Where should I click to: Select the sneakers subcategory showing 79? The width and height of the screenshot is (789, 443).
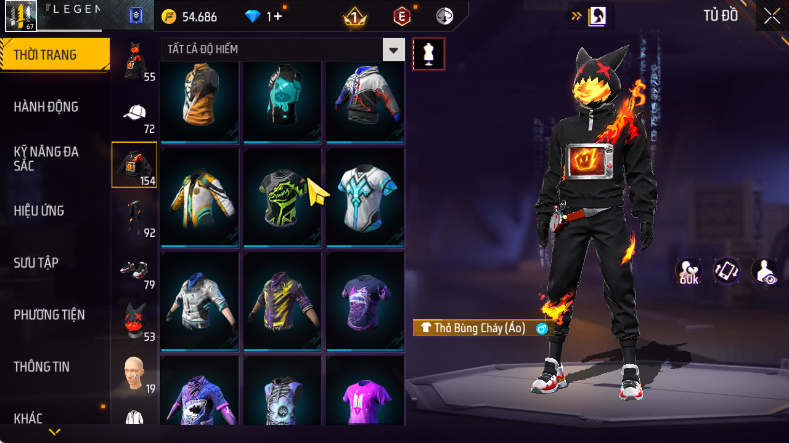(x=134, y=269)
